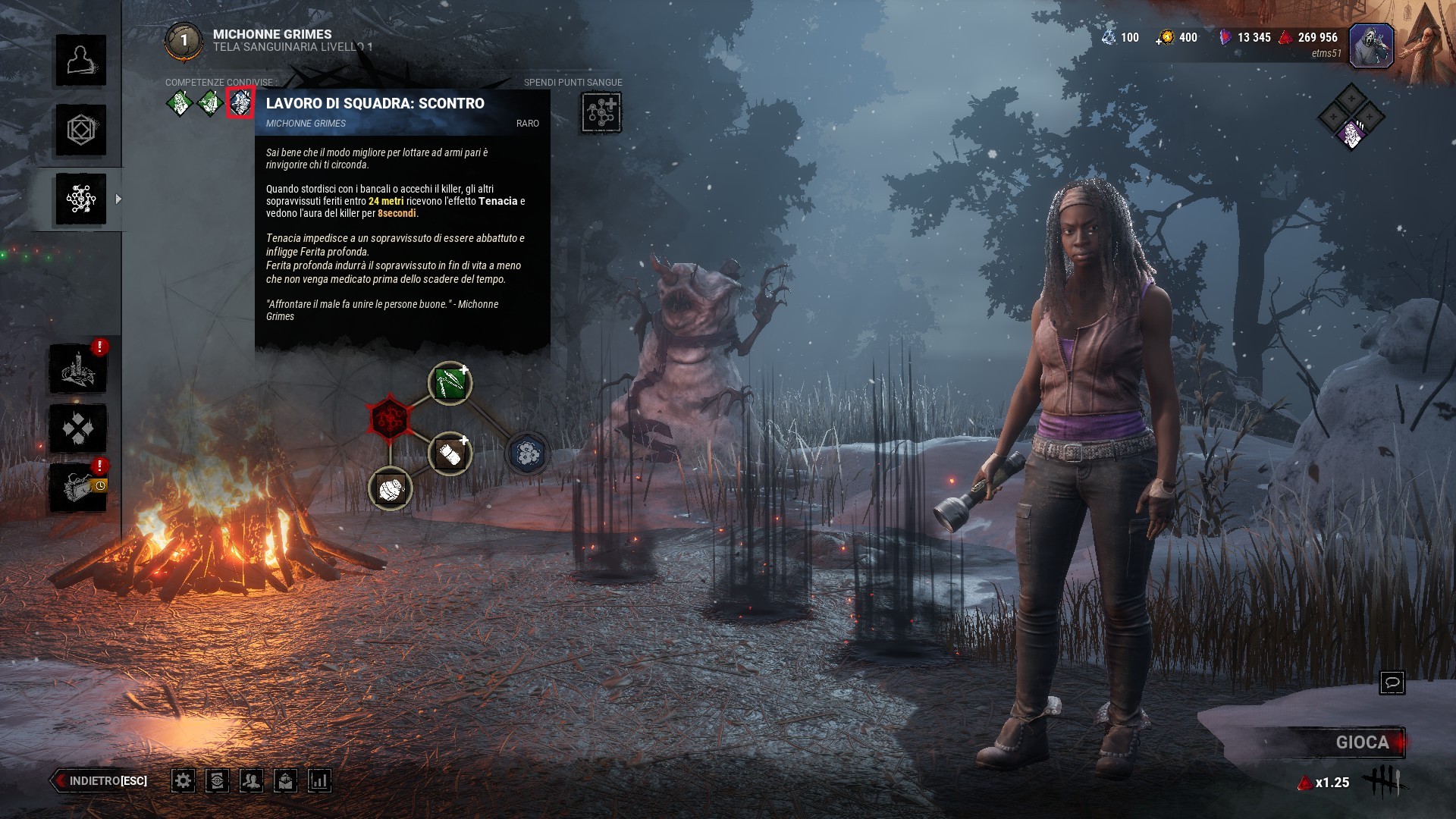Open the candle rituals menu with alert
This screenshot has width=1456, height=819.
point(78,369)
